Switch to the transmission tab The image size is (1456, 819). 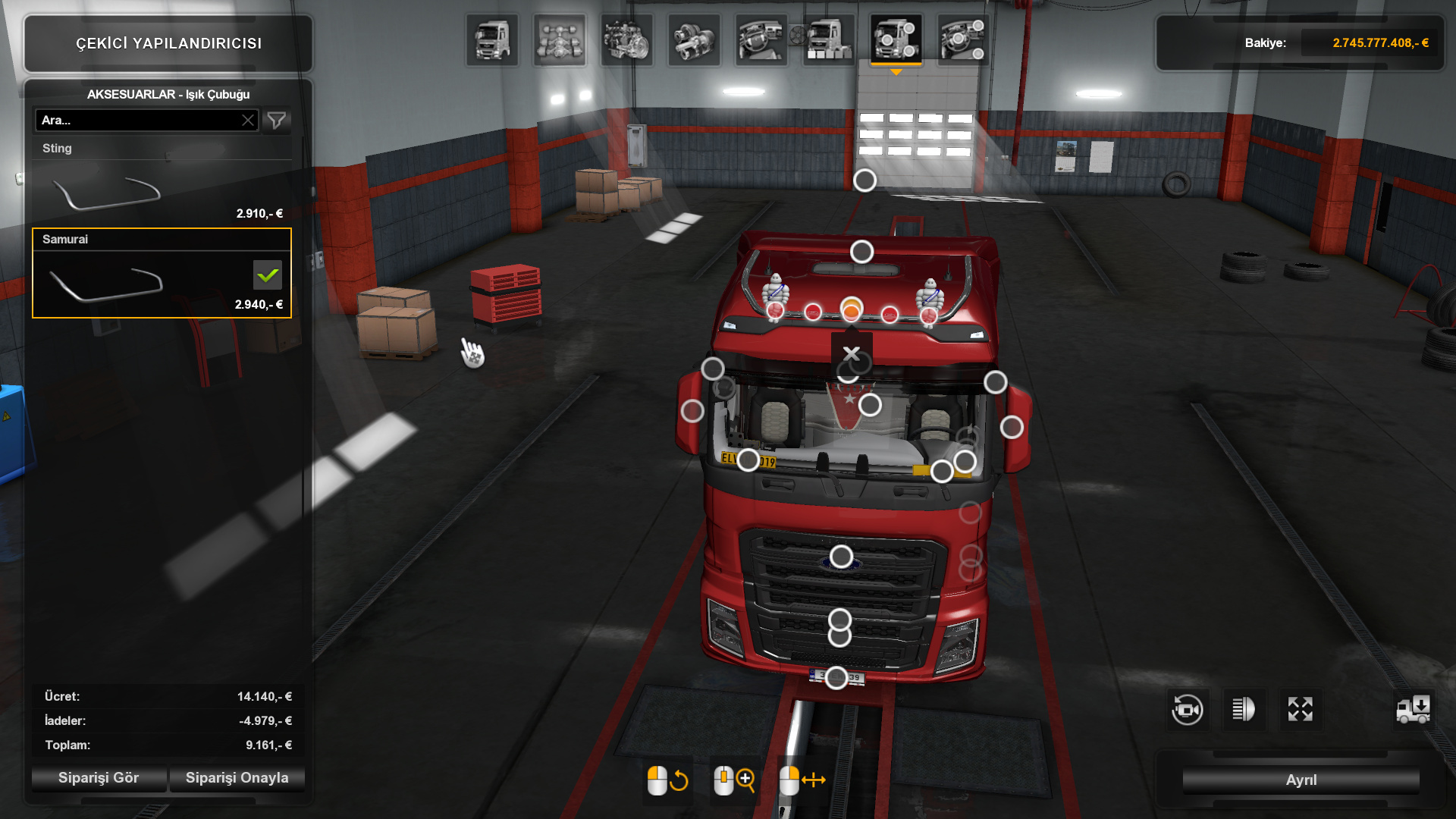tap(694, 40)
